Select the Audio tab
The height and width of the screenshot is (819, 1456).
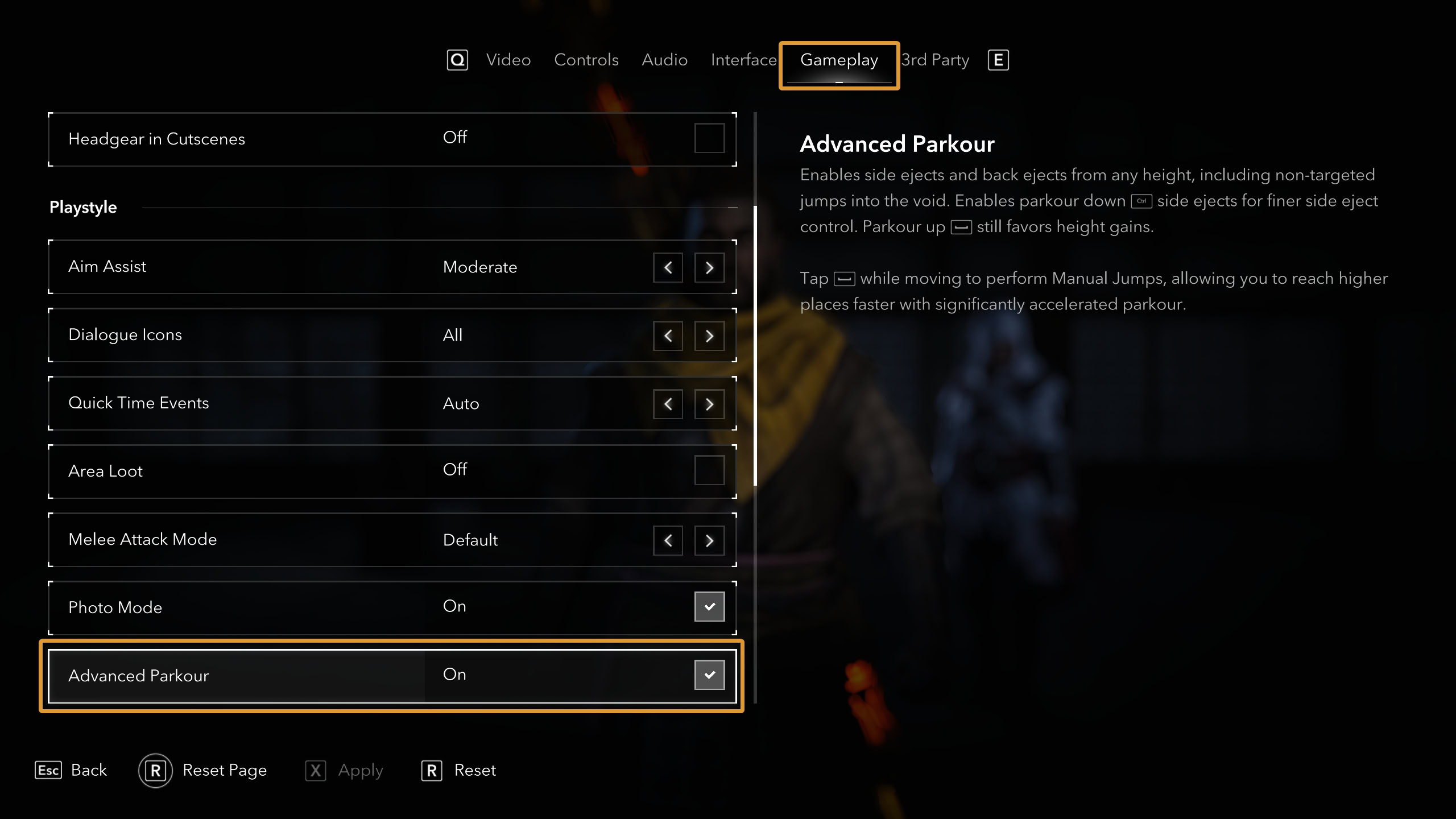click(x=664, y=60)
